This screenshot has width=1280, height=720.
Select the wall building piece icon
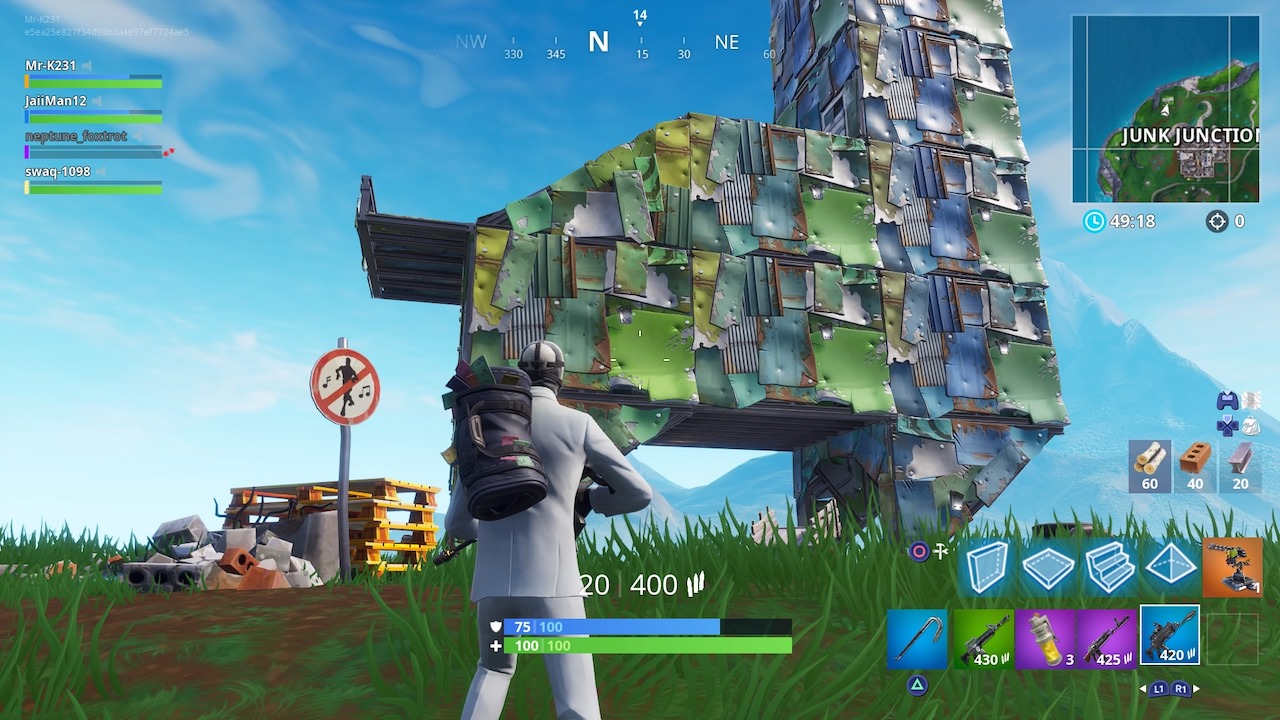pos(985,568)
